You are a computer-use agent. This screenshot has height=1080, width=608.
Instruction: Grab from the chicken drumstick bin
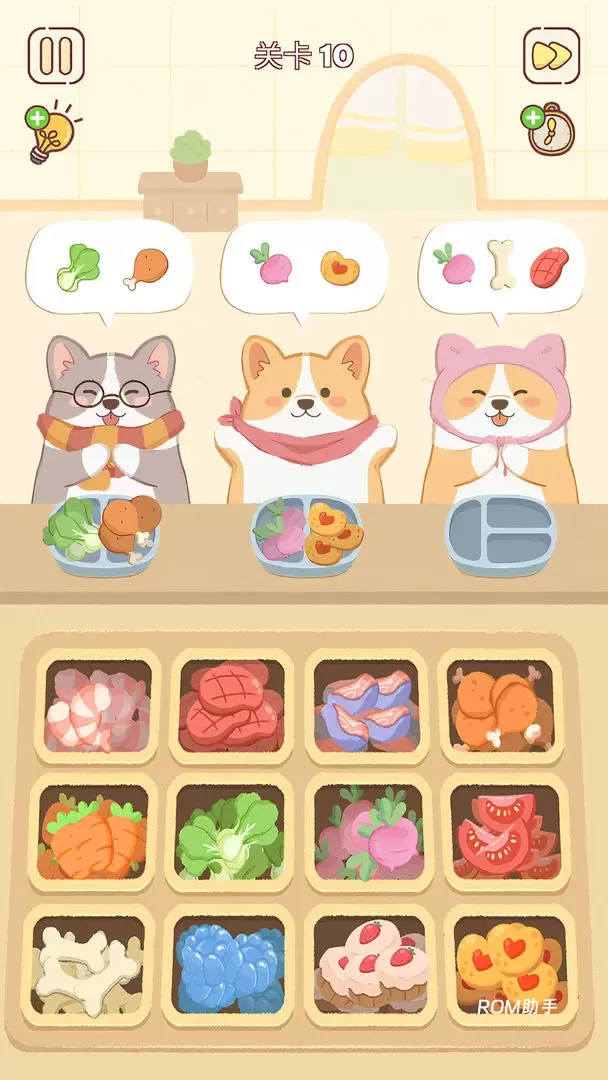click(x=500, y=707)
